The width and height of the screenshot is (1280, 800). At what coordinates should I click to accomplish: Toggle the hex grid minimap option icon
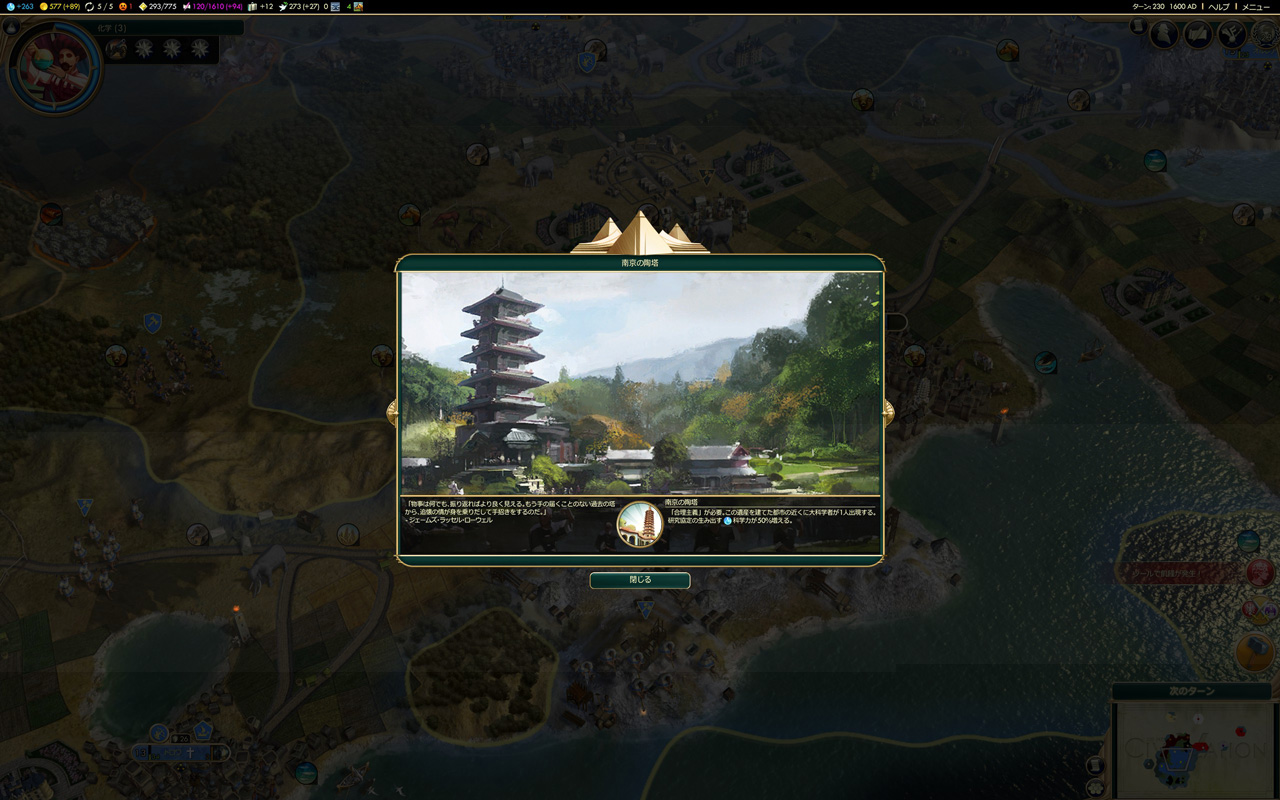(x=1096, y=787)
